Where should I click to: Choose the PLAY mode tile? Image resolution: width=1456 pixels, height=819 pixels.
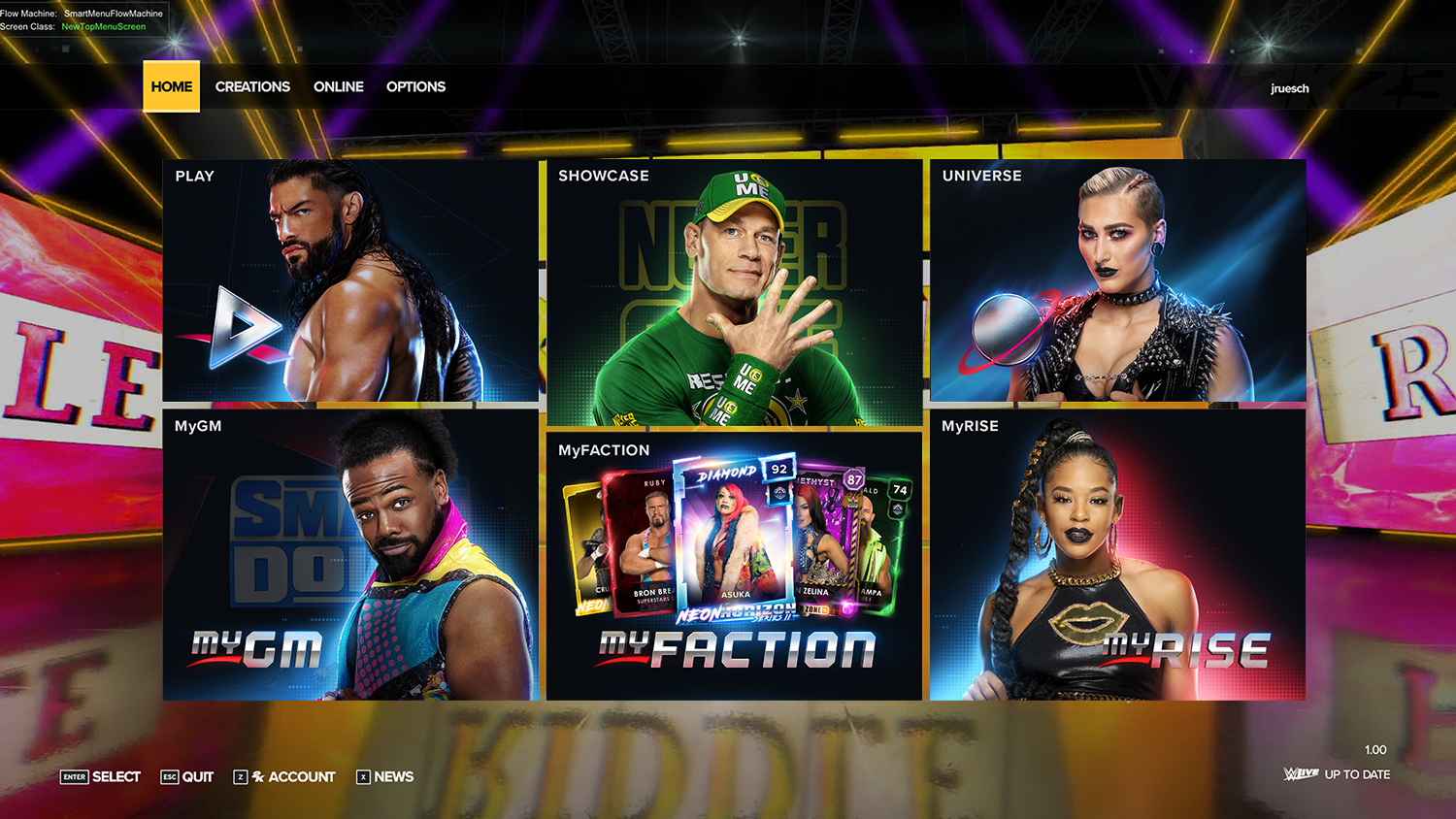[x=350, y=280]
